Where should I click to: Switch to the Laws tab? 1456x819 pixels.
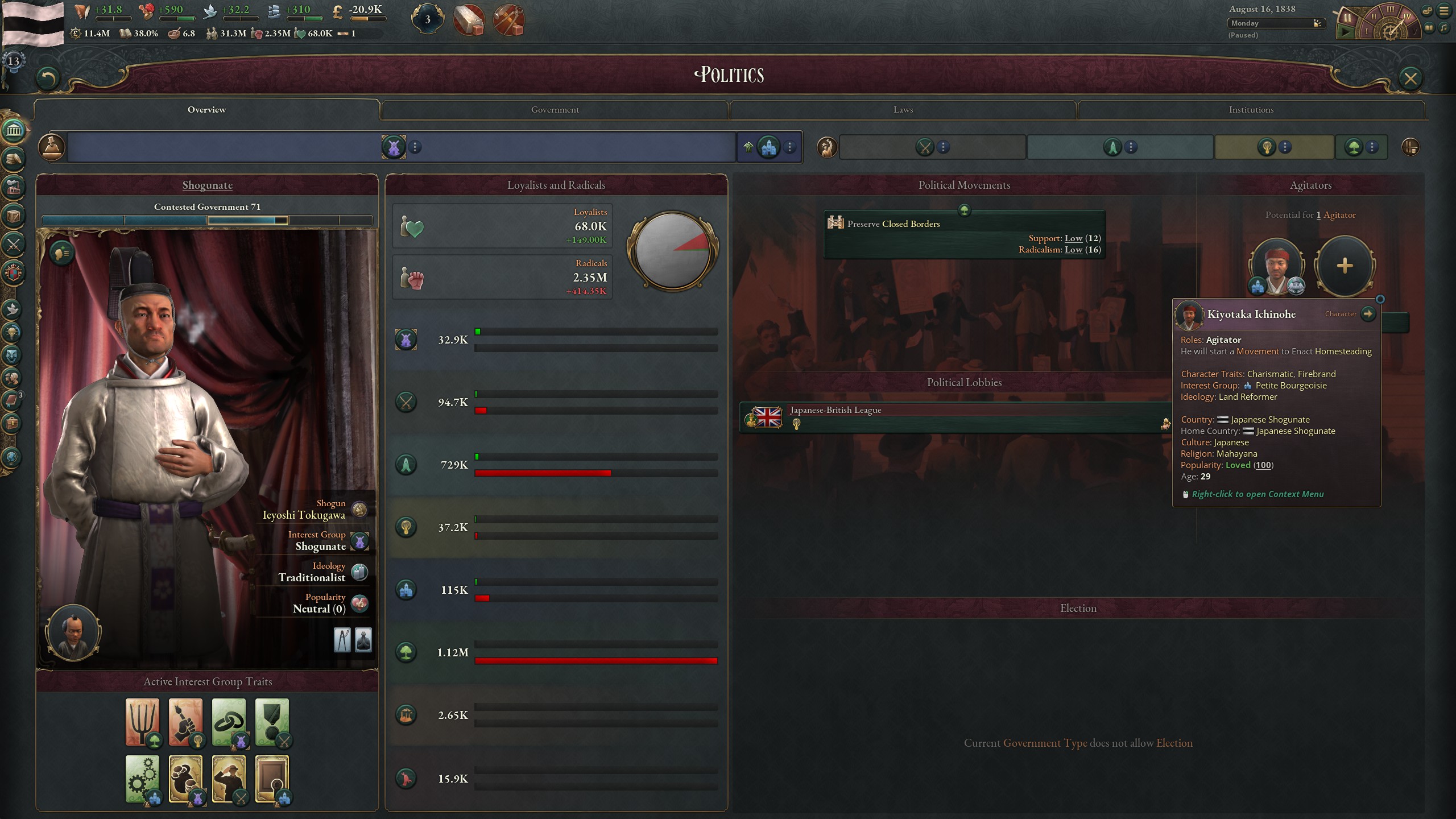pos(903,109)
